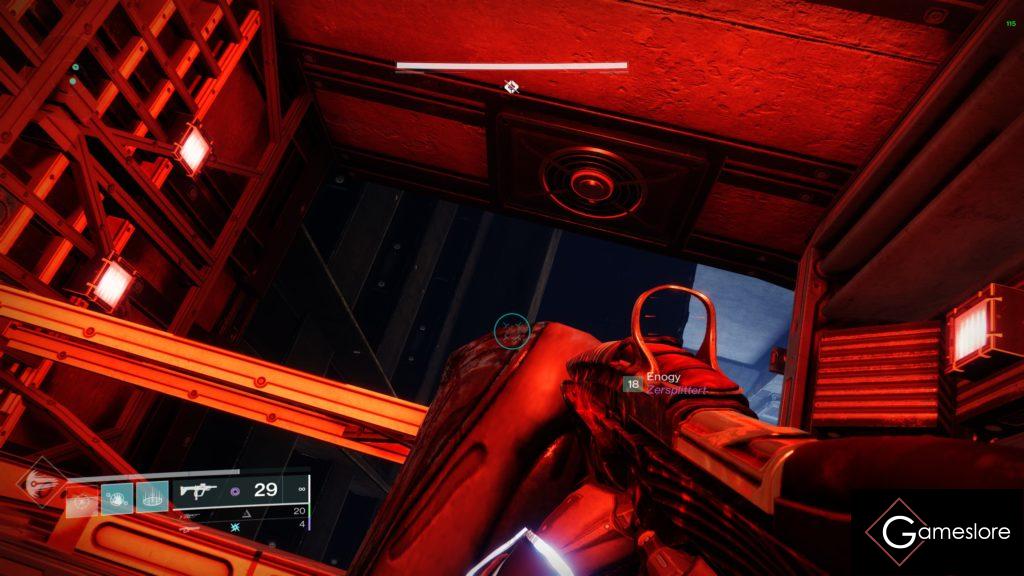The image size is (1024, 576).
Task: Select the Enogy player nameplate
Action: pyautogui.click(x=663, y=377)
